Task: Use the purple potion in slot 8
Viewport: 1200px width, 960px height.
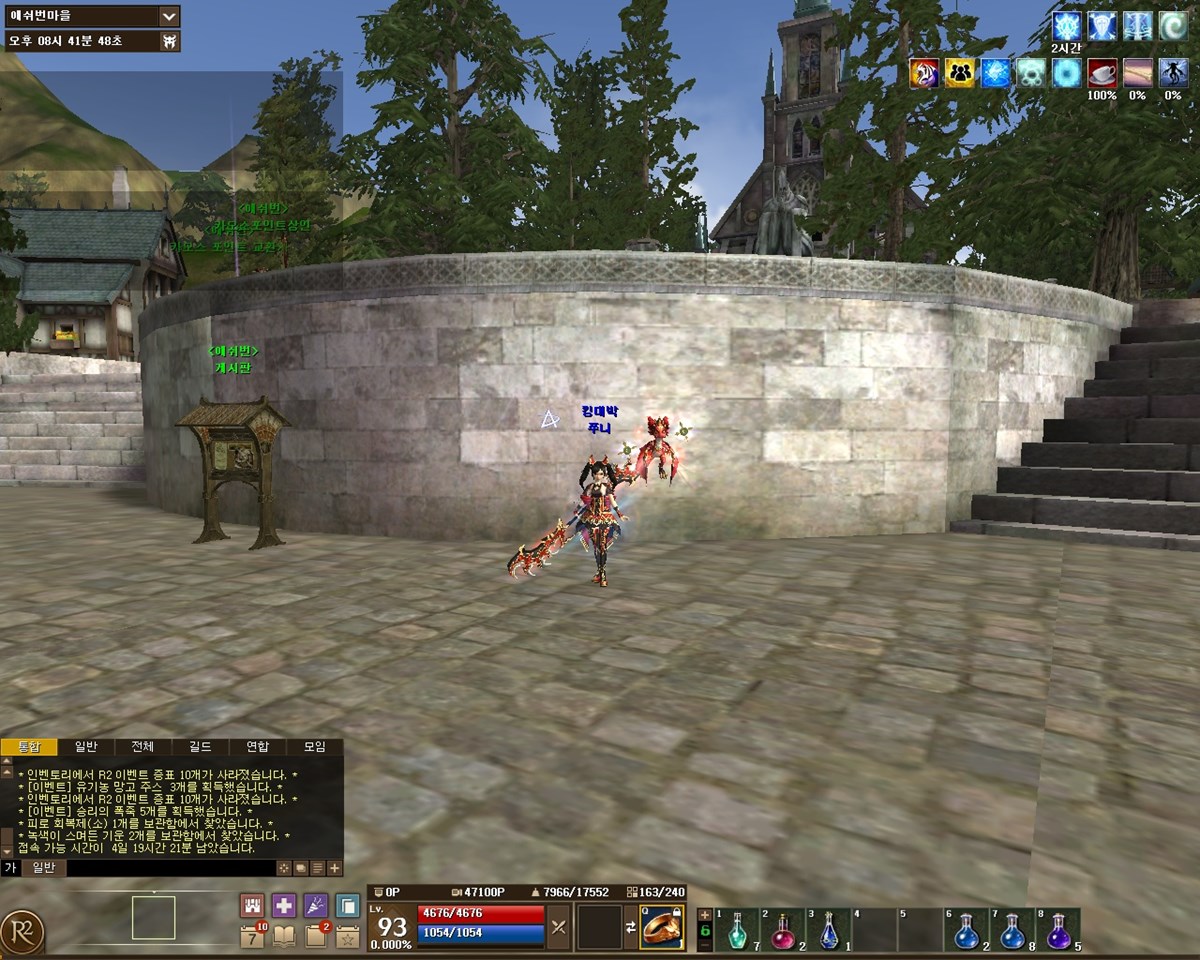Action: click(1058, 931)
